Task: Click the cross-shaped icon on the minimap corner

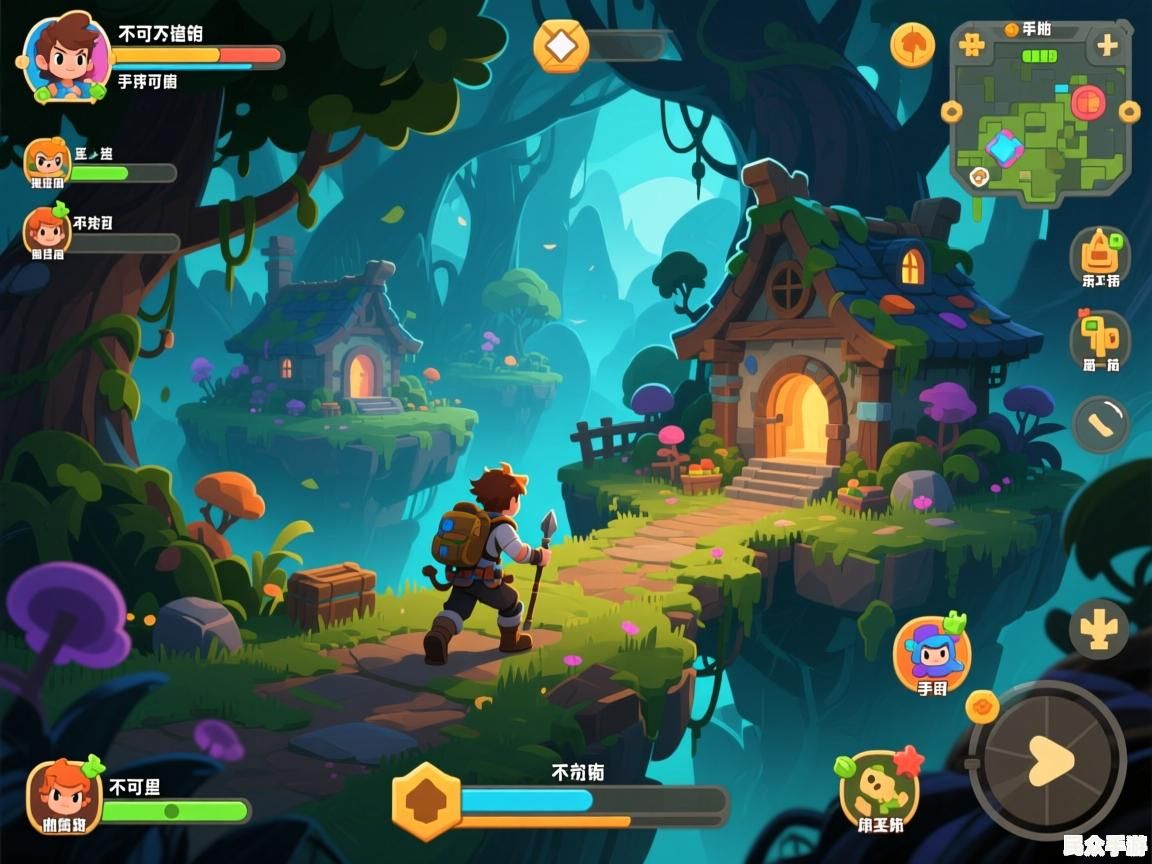Action: 971,45
